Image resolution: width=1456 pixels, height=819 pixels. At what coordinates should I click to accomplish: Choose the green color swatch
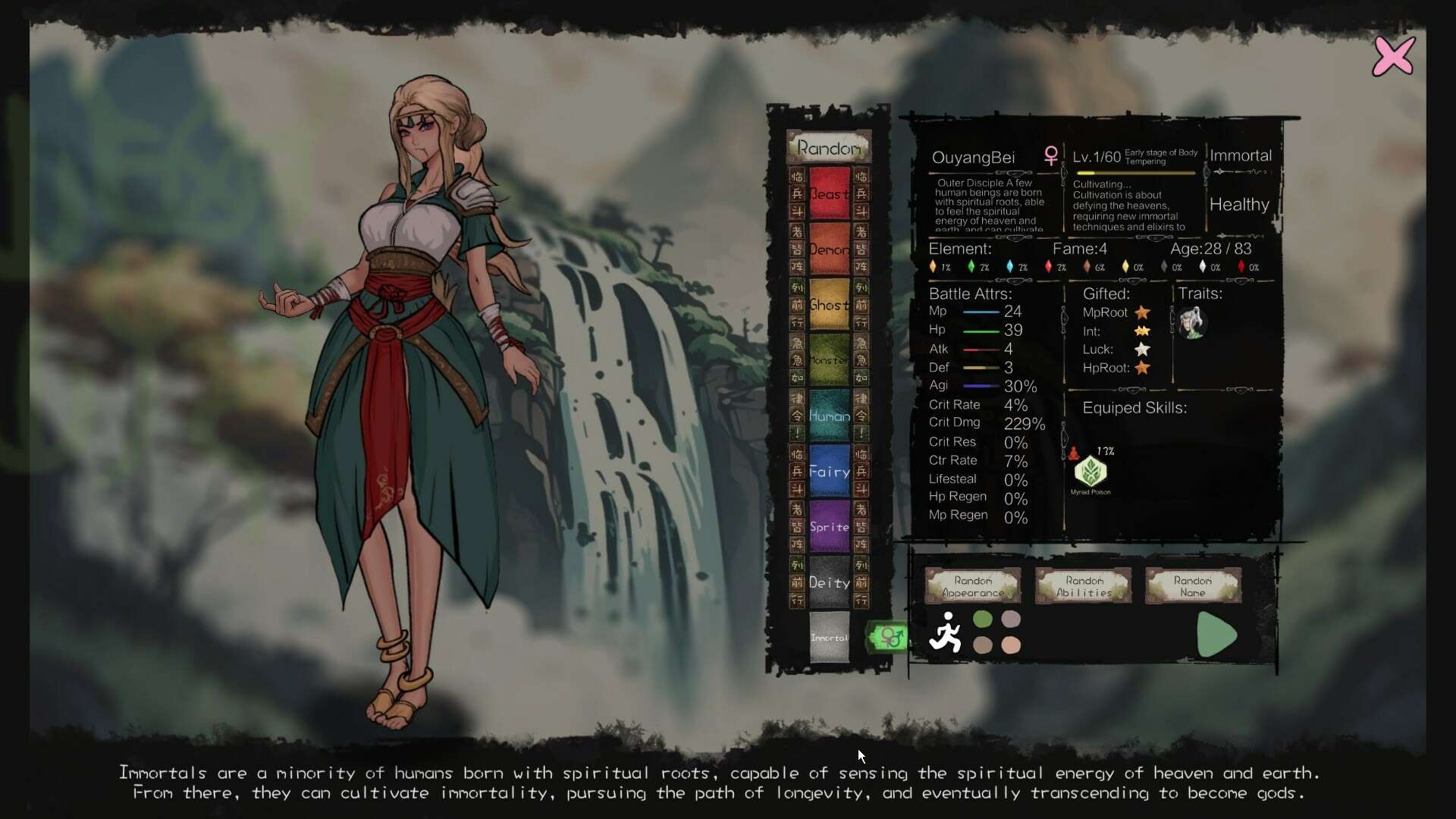pos(983,620)
